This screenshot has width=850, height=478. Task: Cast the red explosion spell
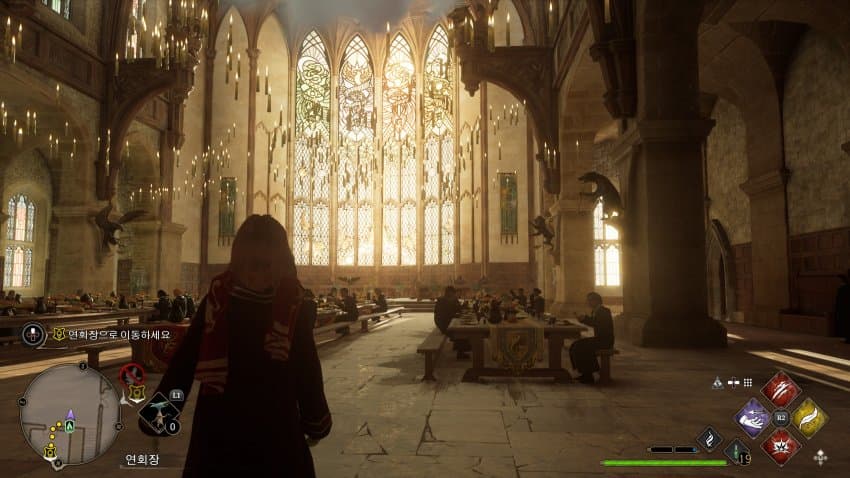pyautogui.click(x=780, y=445)
